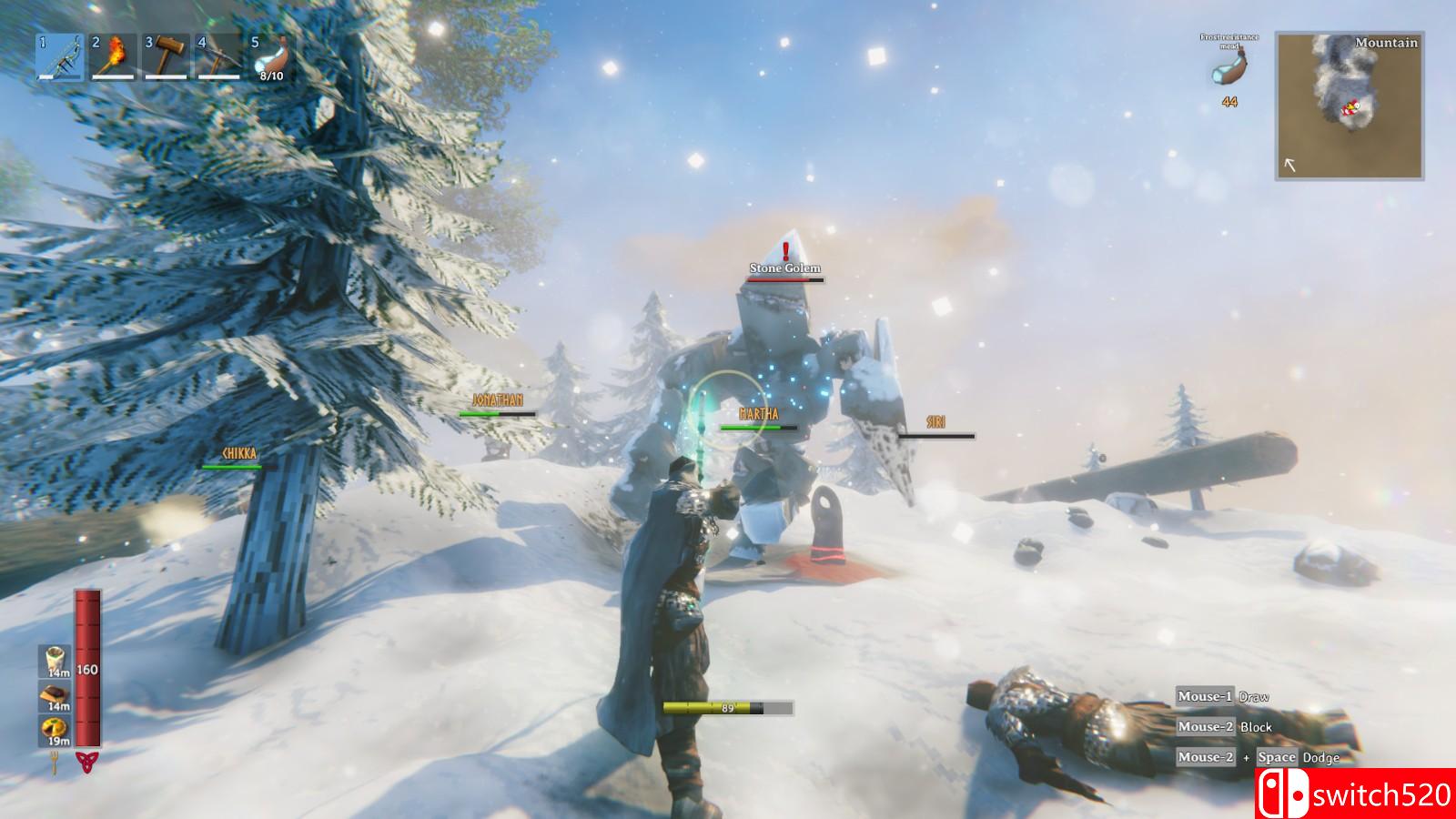The image size is (1456, 819).
Task: Click the red trefoil below the health bar
Action: coord(87,763)
